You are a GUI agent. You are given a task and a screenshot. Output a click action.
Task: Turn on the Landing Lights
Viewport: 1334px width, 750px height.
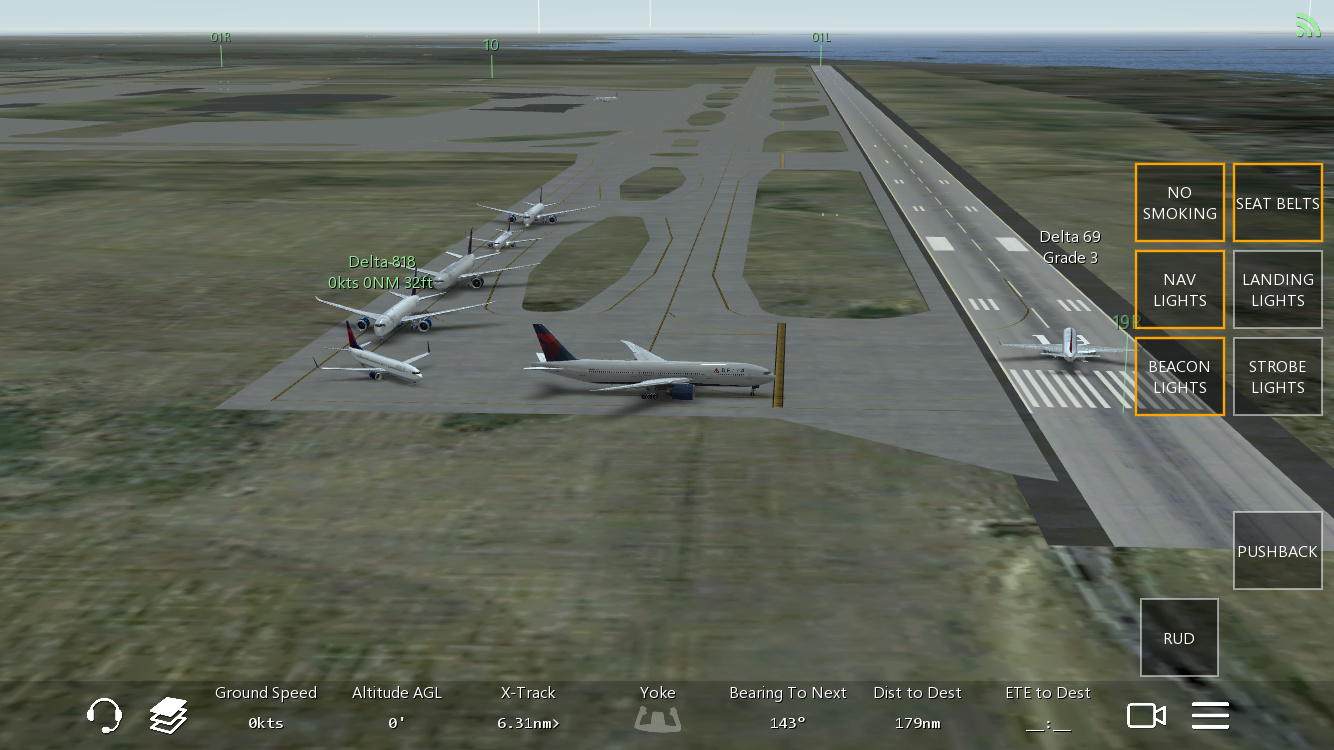point(1277,290)
